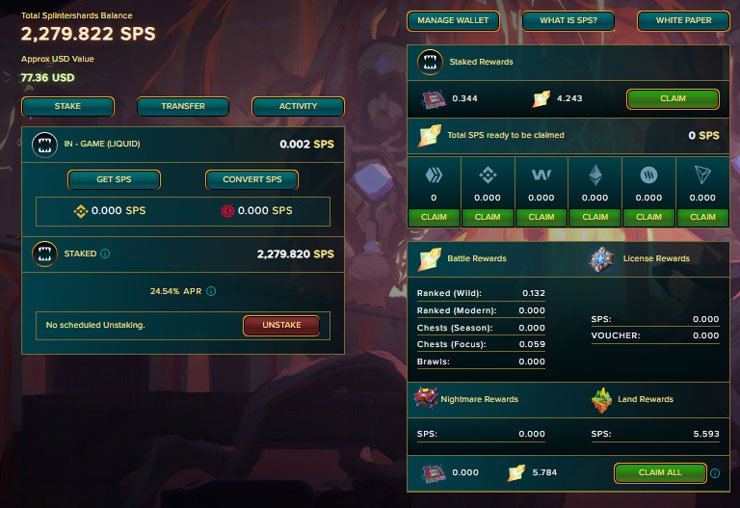View the Activity history
The width and height of the screenshot is (740, 508).
coord(298,106)
